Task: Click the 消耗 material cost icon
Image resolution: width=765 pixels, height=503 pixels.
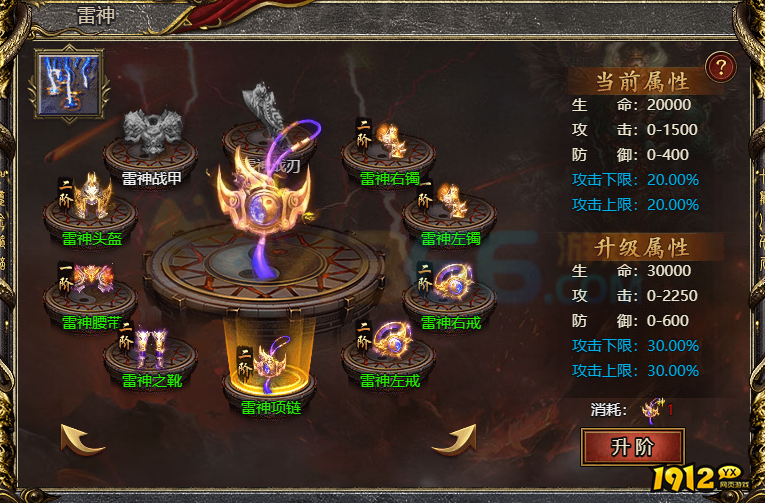Action: point(653,408)
